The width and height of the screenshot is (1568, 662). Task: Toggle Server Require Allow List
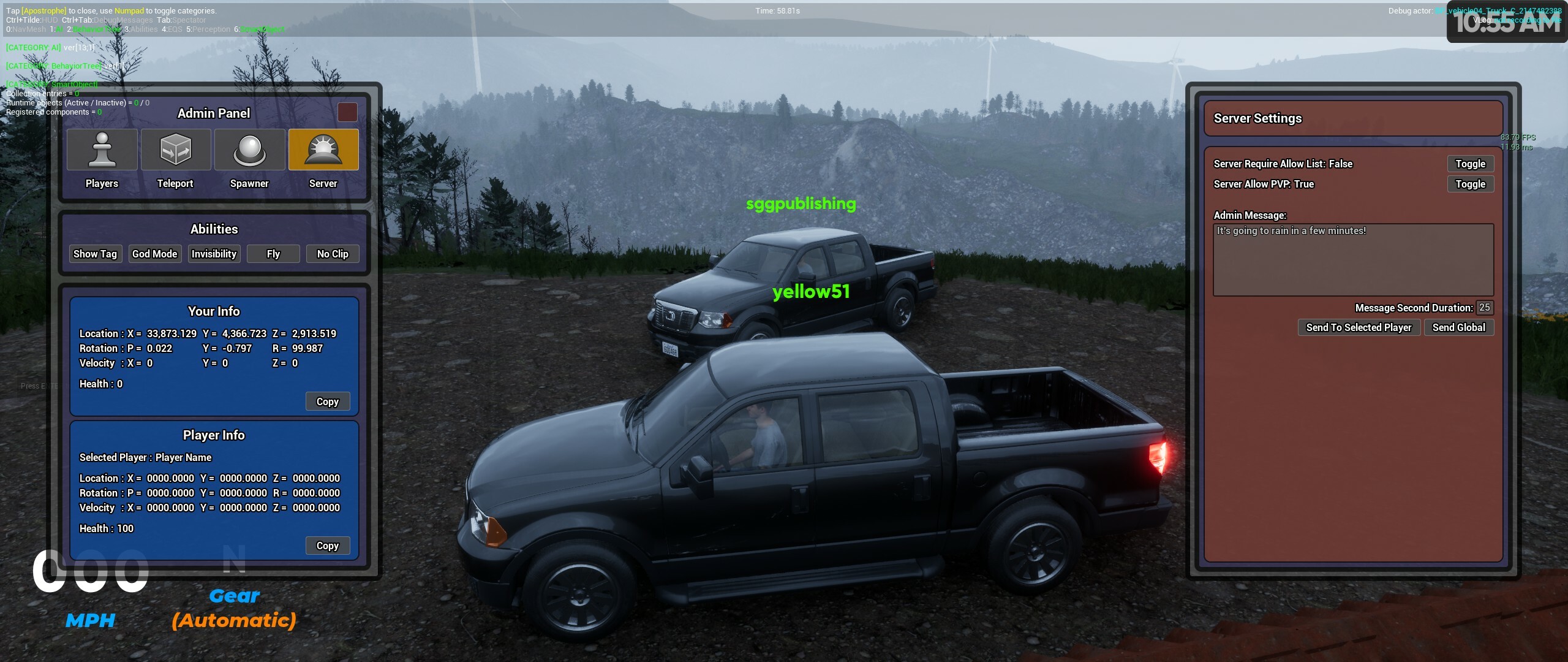[1471, 164]
